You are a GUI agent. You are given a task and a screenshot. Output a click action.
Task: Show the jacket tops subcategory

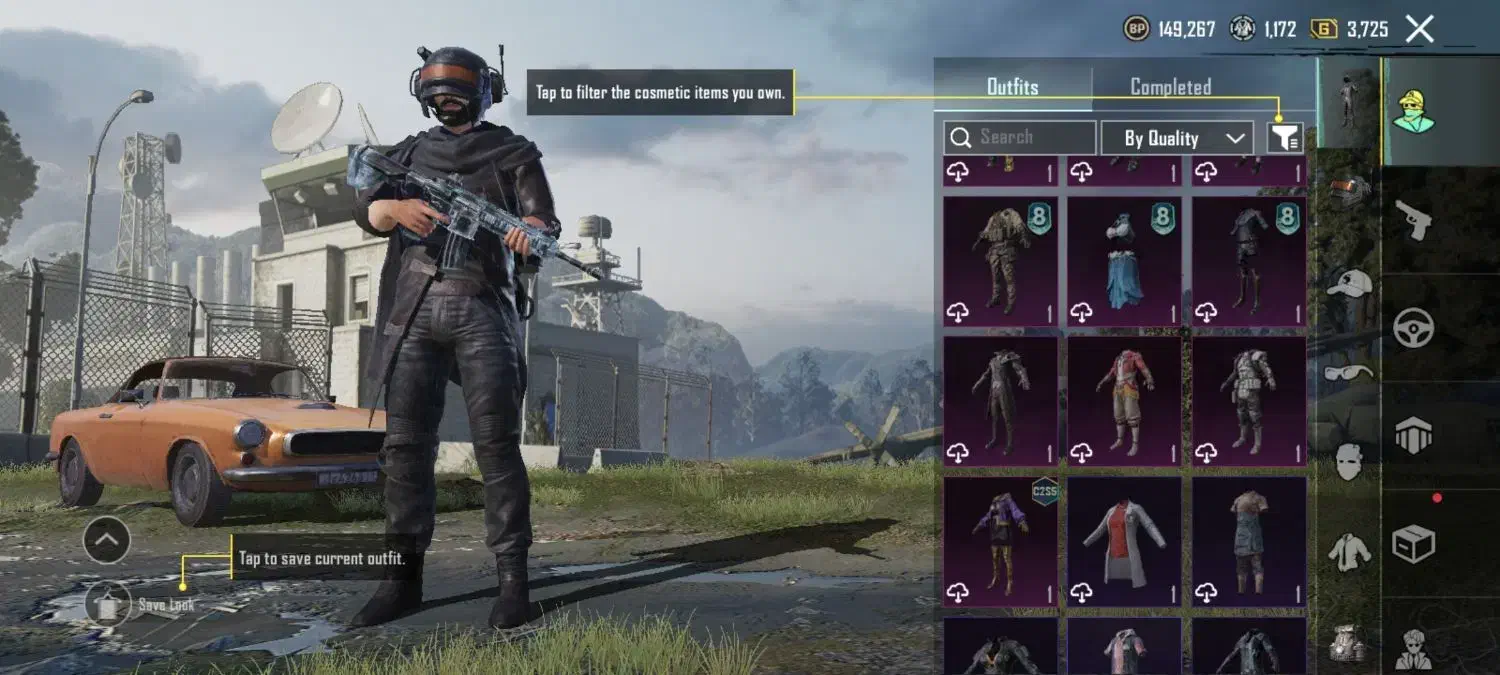pos(1349,551)
